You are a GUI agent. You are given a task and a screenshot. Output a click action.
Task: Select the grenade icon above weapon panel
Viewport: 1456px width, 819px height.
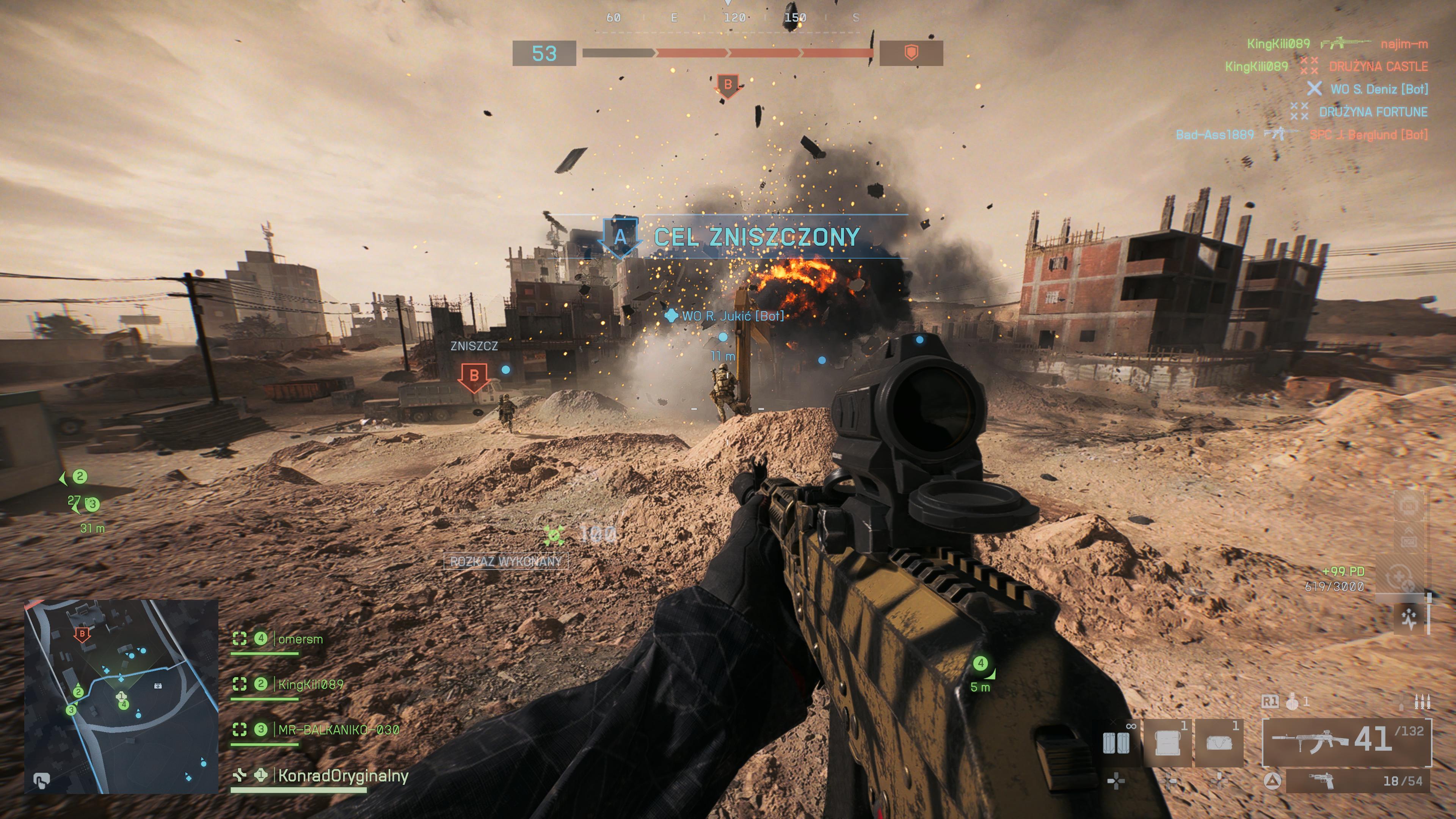pyautogui.click(x=1291, y=702)
